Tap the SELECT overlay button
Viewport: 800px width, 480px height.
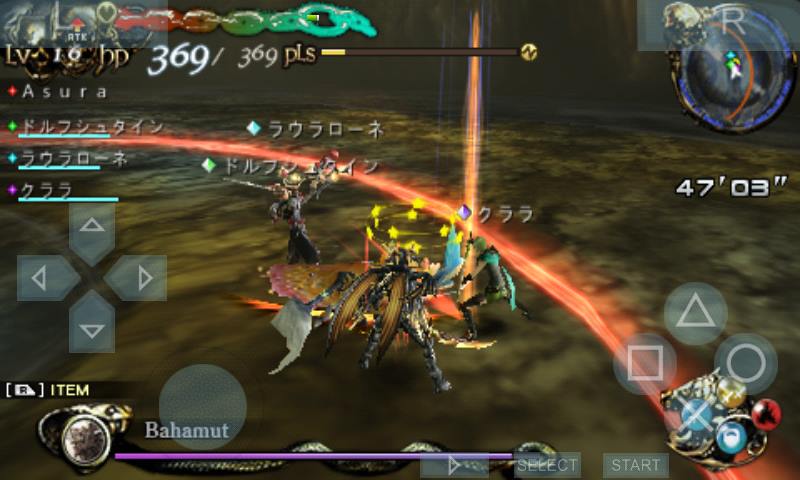pyautogui.click(x=547, y=465)
